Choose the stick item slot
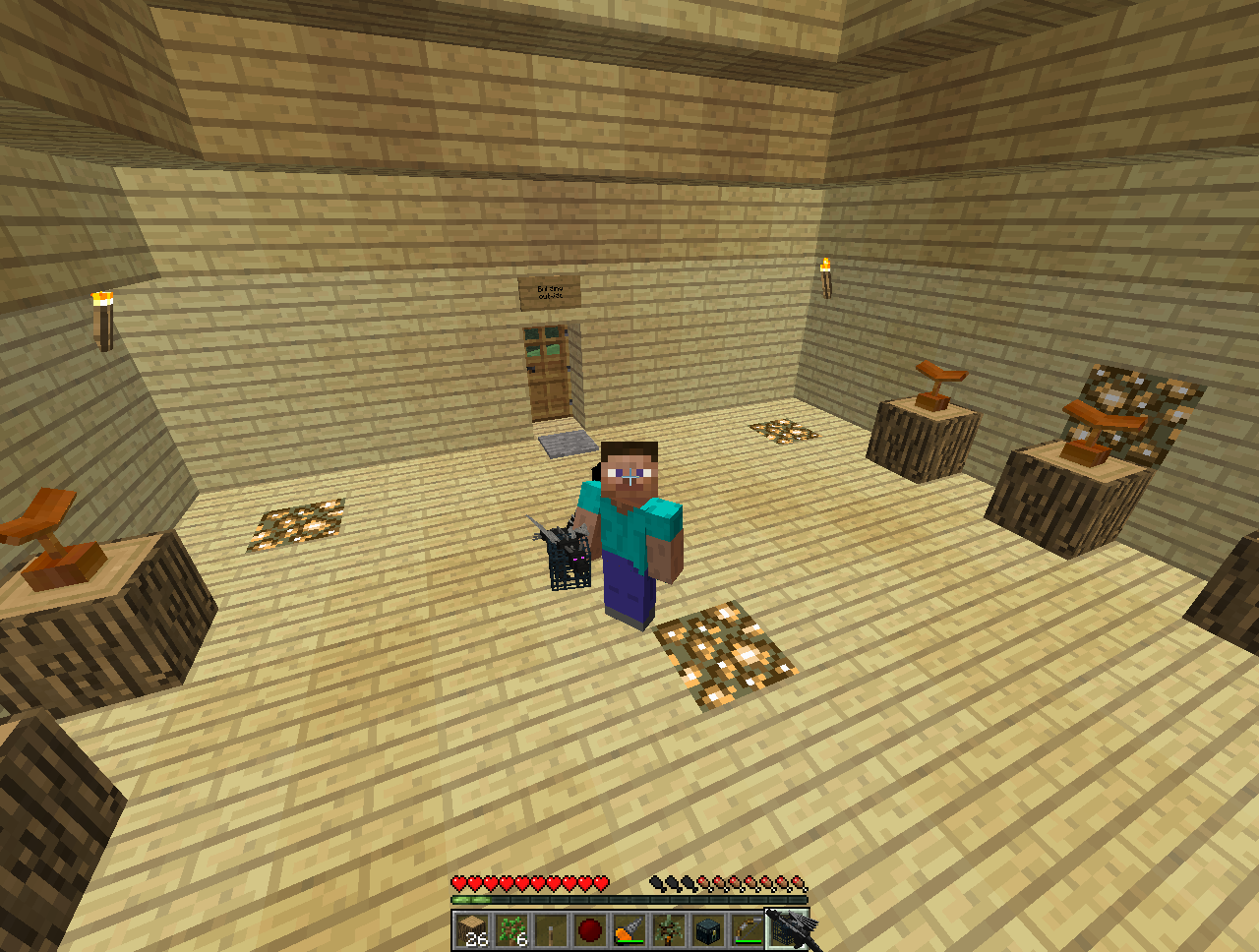This screenshot has height=952, width=1259. pyautogui.click(x=551, y=929)
